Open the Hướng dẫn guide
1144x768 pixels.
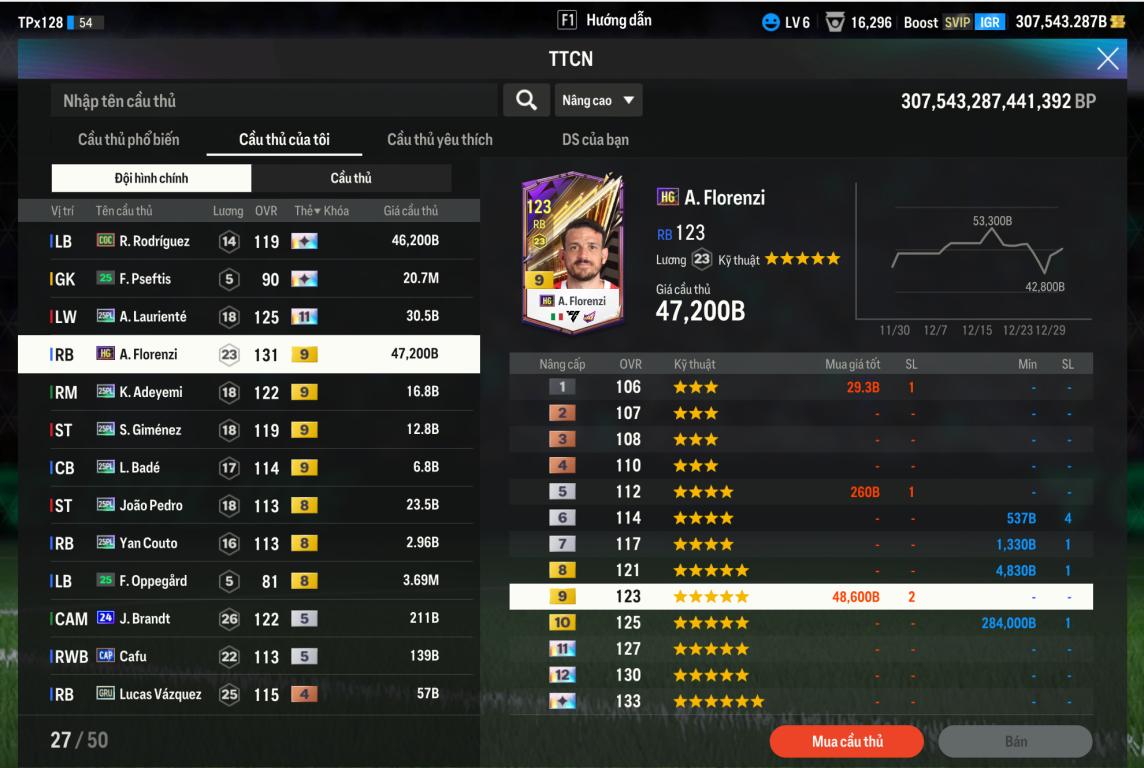click(605, 20)
